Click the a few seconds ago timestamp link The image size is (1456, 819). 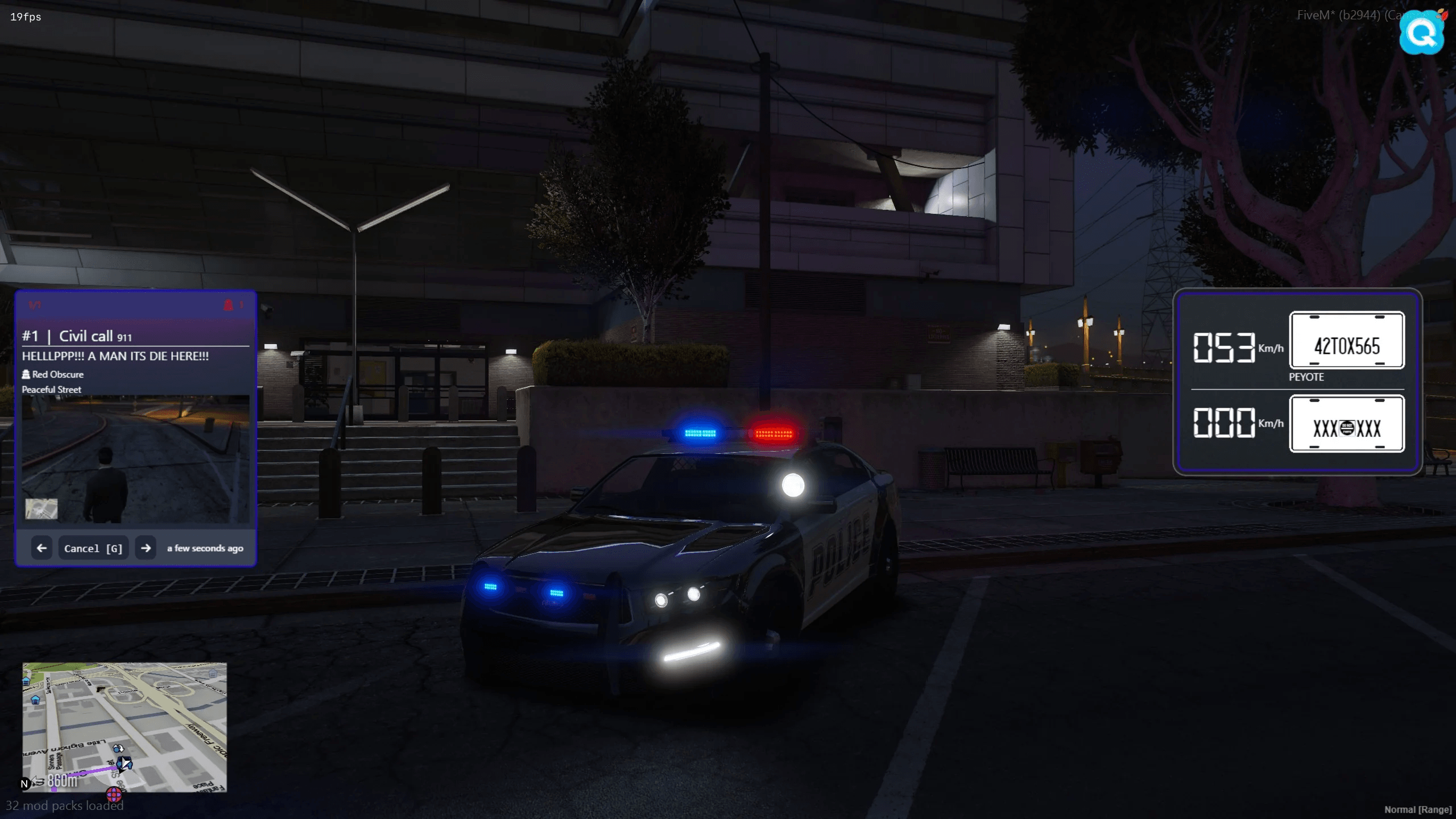point(204,548)
